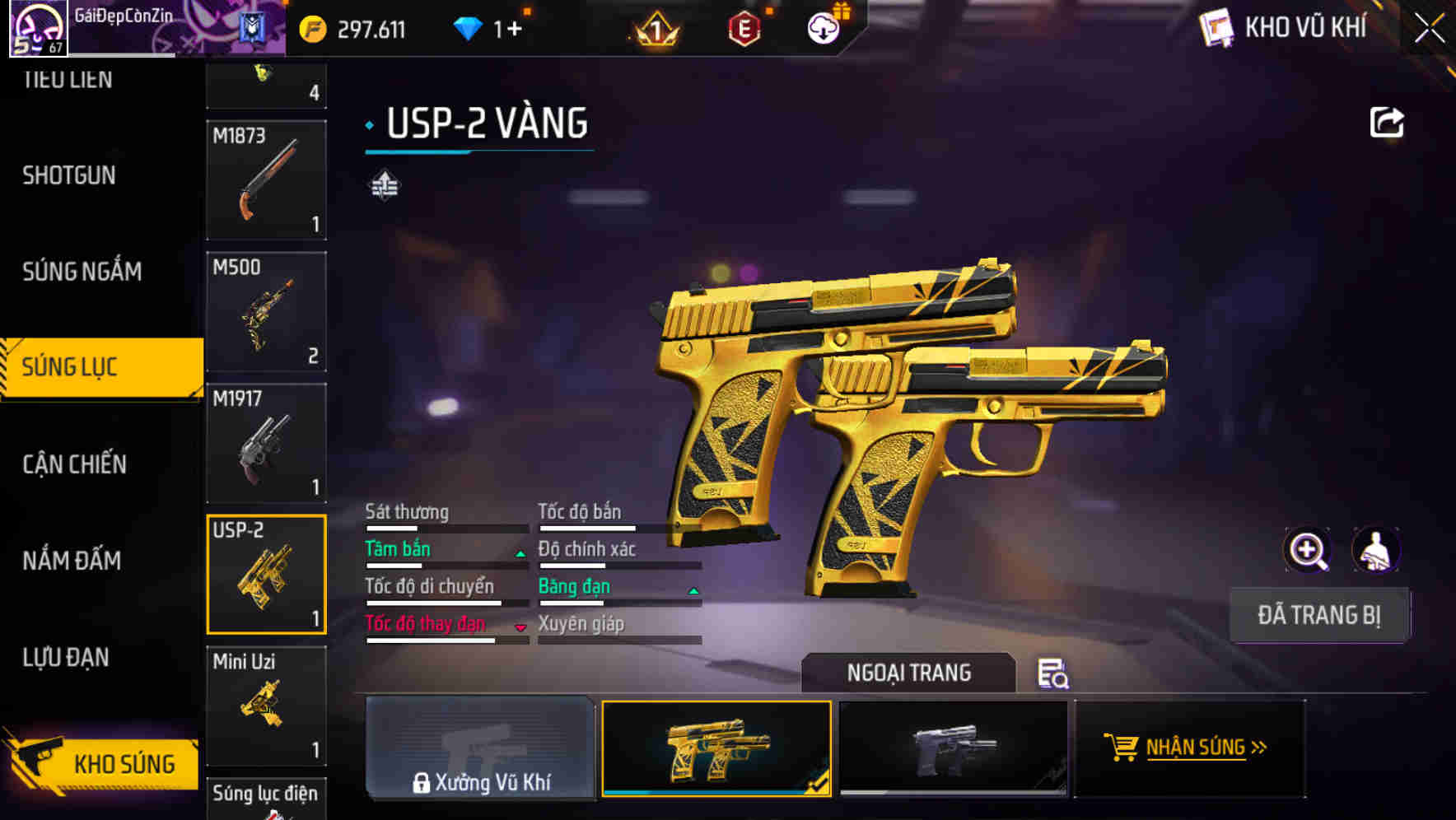
Task: Select the SHOTGUN category
Action: [x=68, y=175]
